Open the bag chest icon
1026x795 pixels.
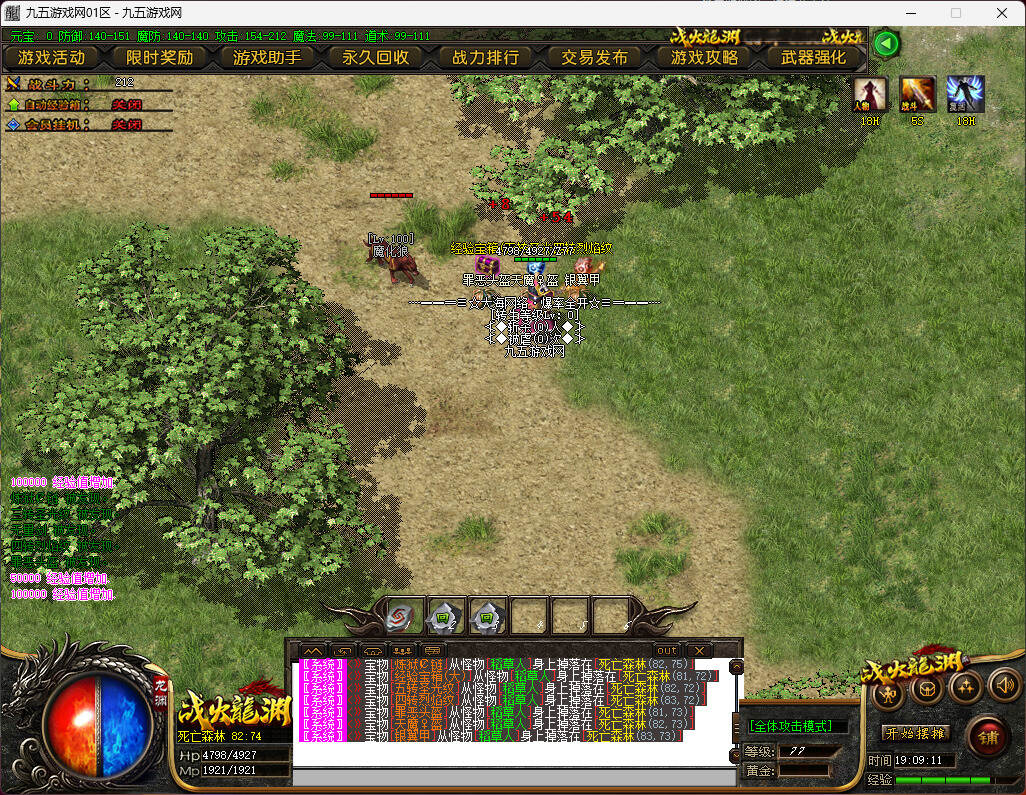927,688
